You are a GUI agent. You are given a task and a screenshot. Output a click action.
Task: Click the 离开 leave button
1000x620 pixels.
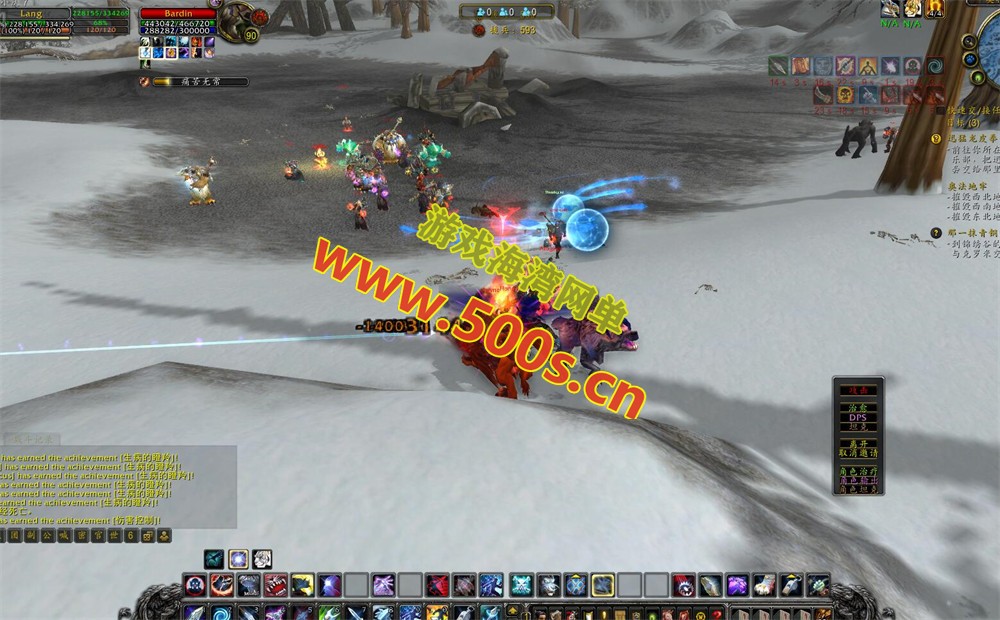point(858,443)
